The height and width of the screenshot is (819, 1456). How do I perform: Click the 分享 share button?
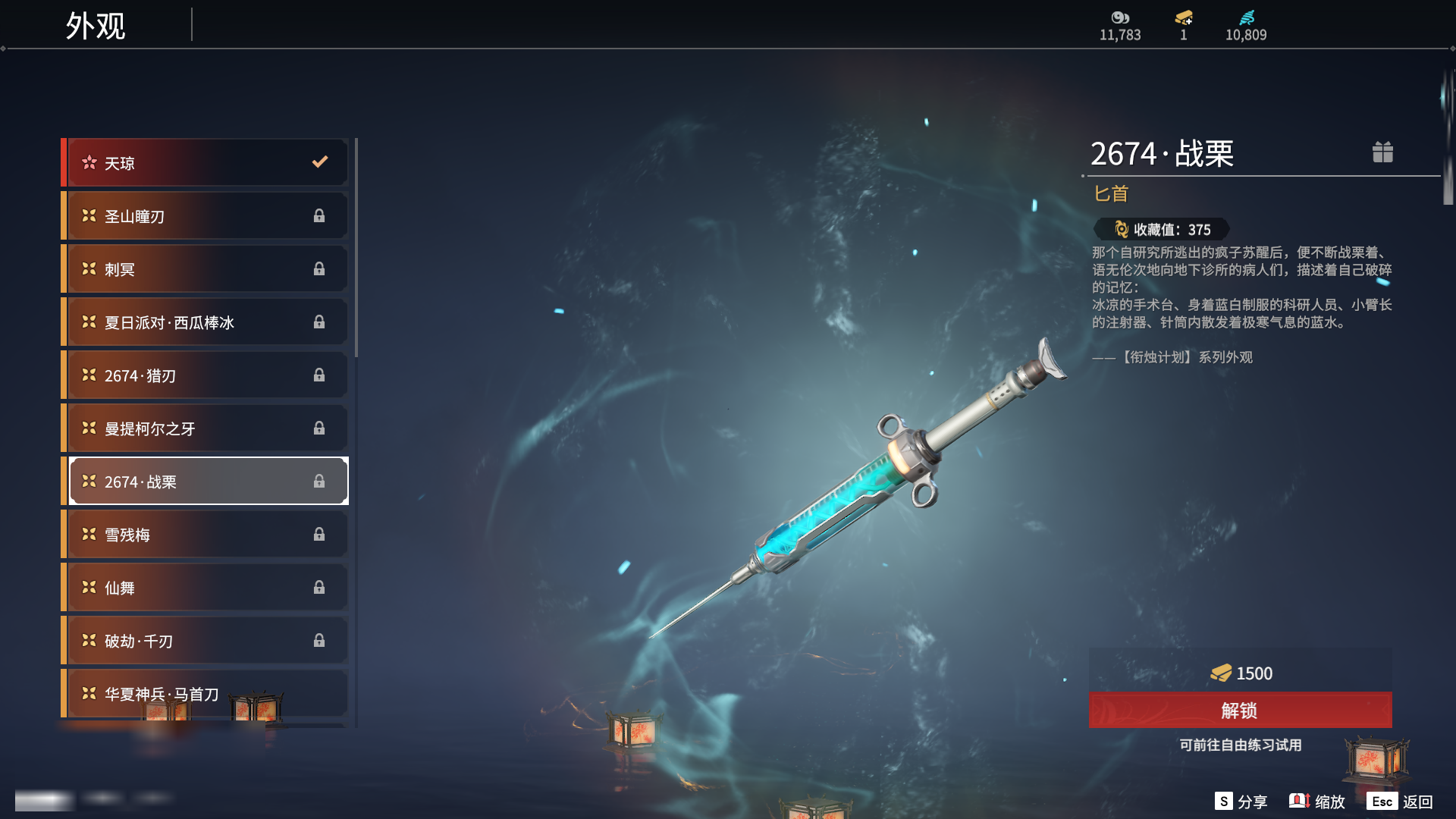coord(1241,802)
